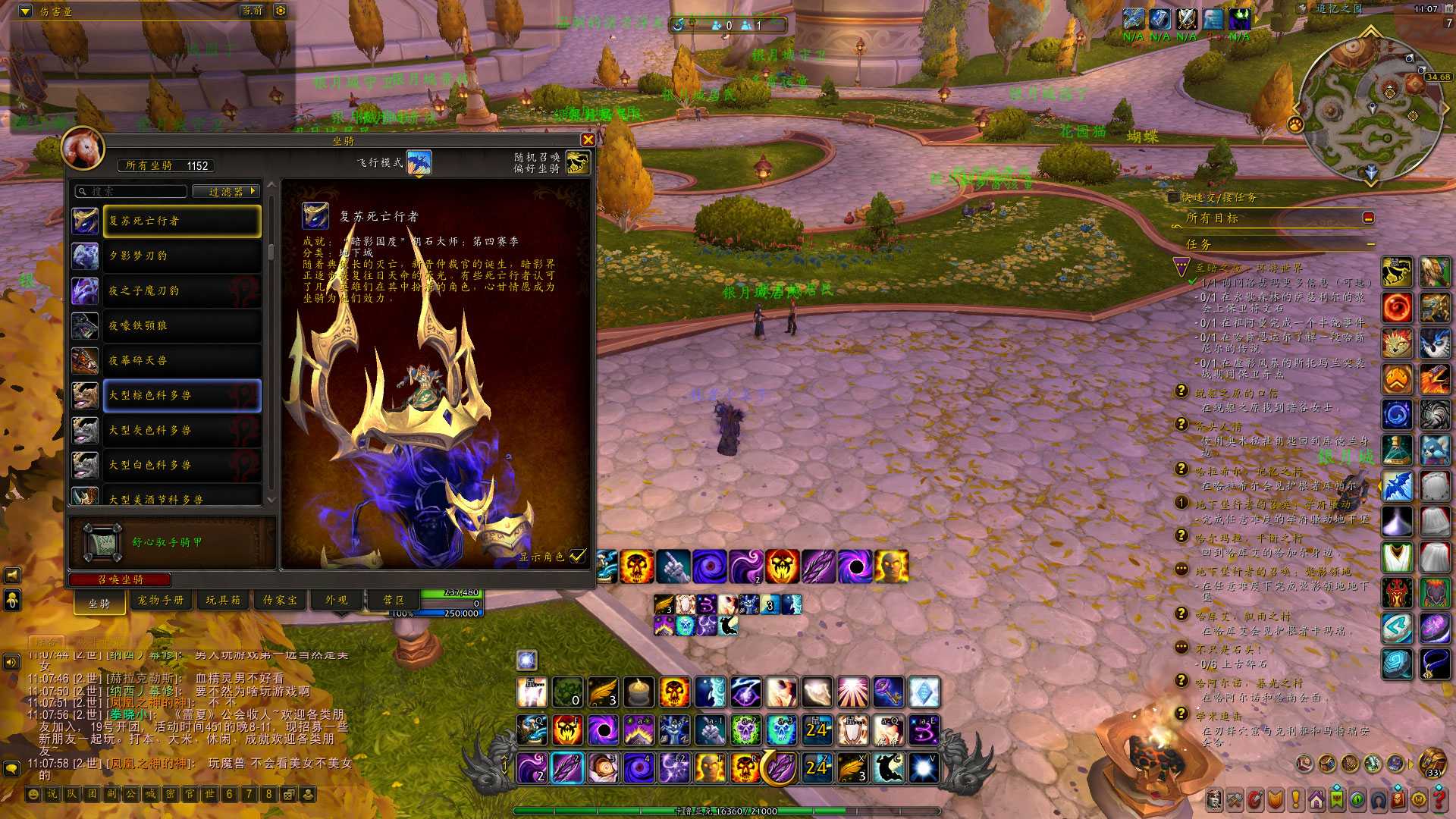Pick the 大型白色科多兽 mount row
This screenshot has width=1456, height=819.
pyautogui.click(x=182, y=466)
